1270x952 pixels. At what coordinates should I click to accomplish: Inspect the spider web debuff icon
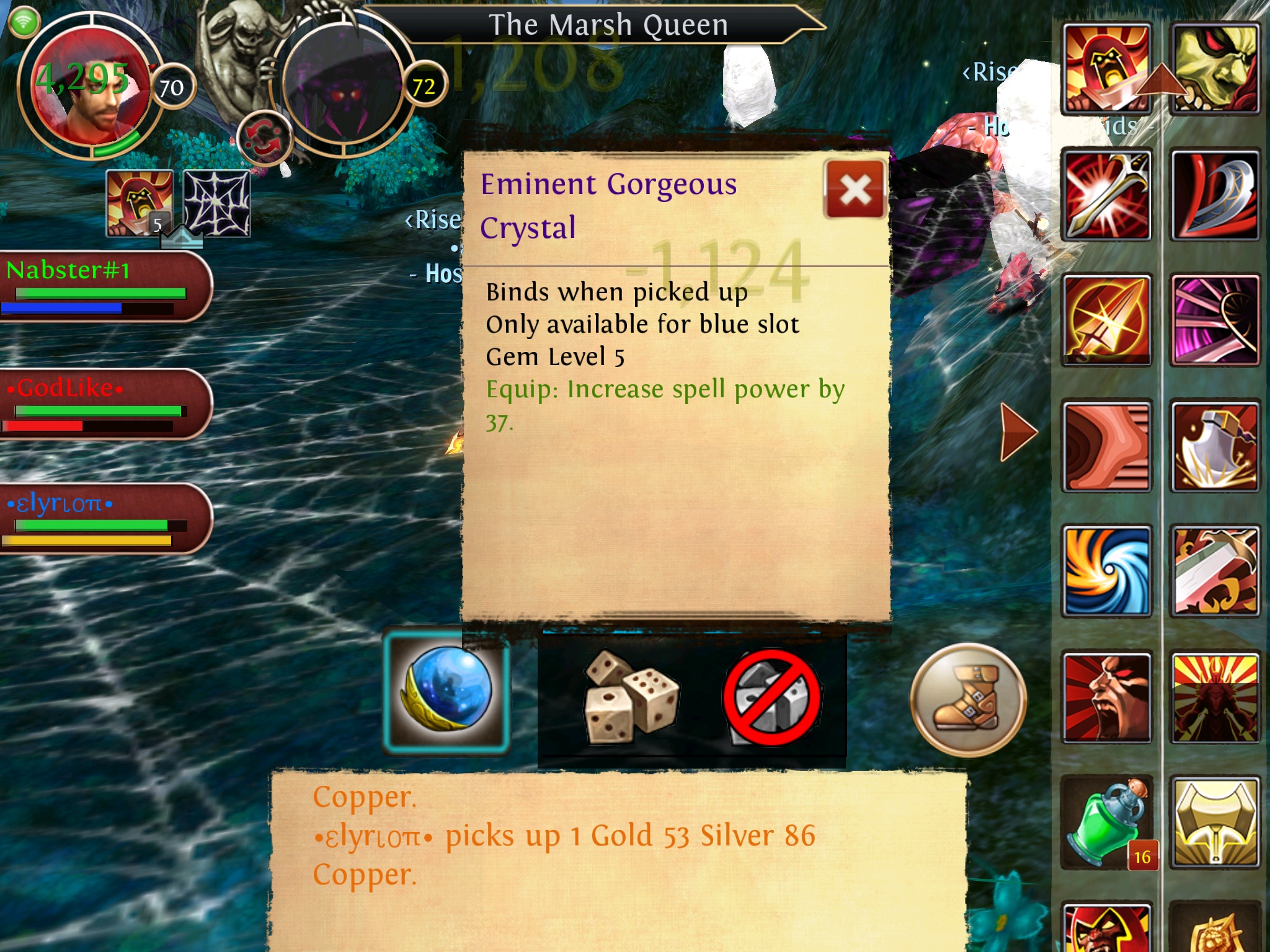217,204
